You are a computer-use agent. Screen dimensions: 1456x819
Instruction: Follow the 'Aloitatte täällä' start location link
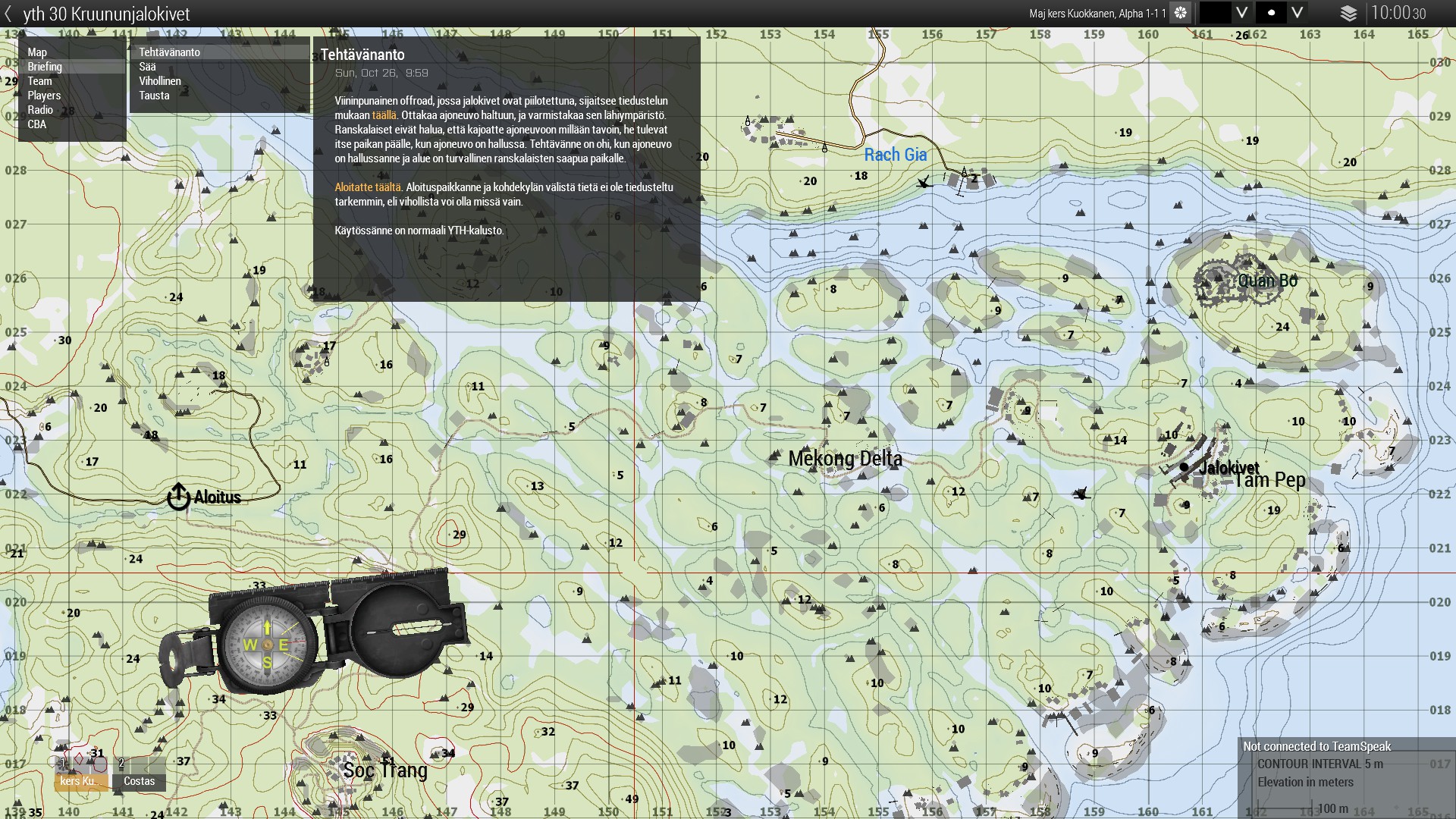pyautogui.click(x=368, y=187)
